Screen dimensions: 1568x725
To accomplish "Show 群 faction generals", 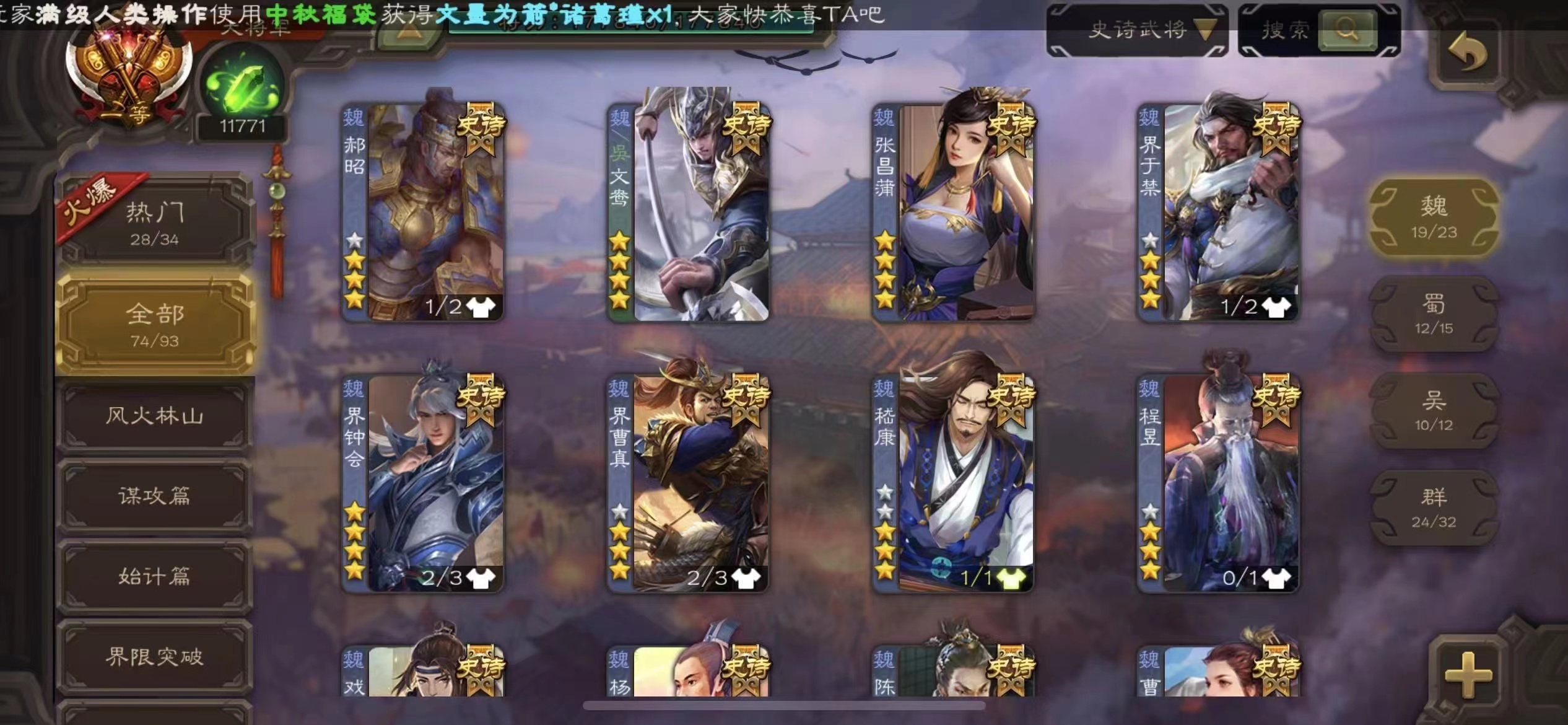I will [1434, 507].
